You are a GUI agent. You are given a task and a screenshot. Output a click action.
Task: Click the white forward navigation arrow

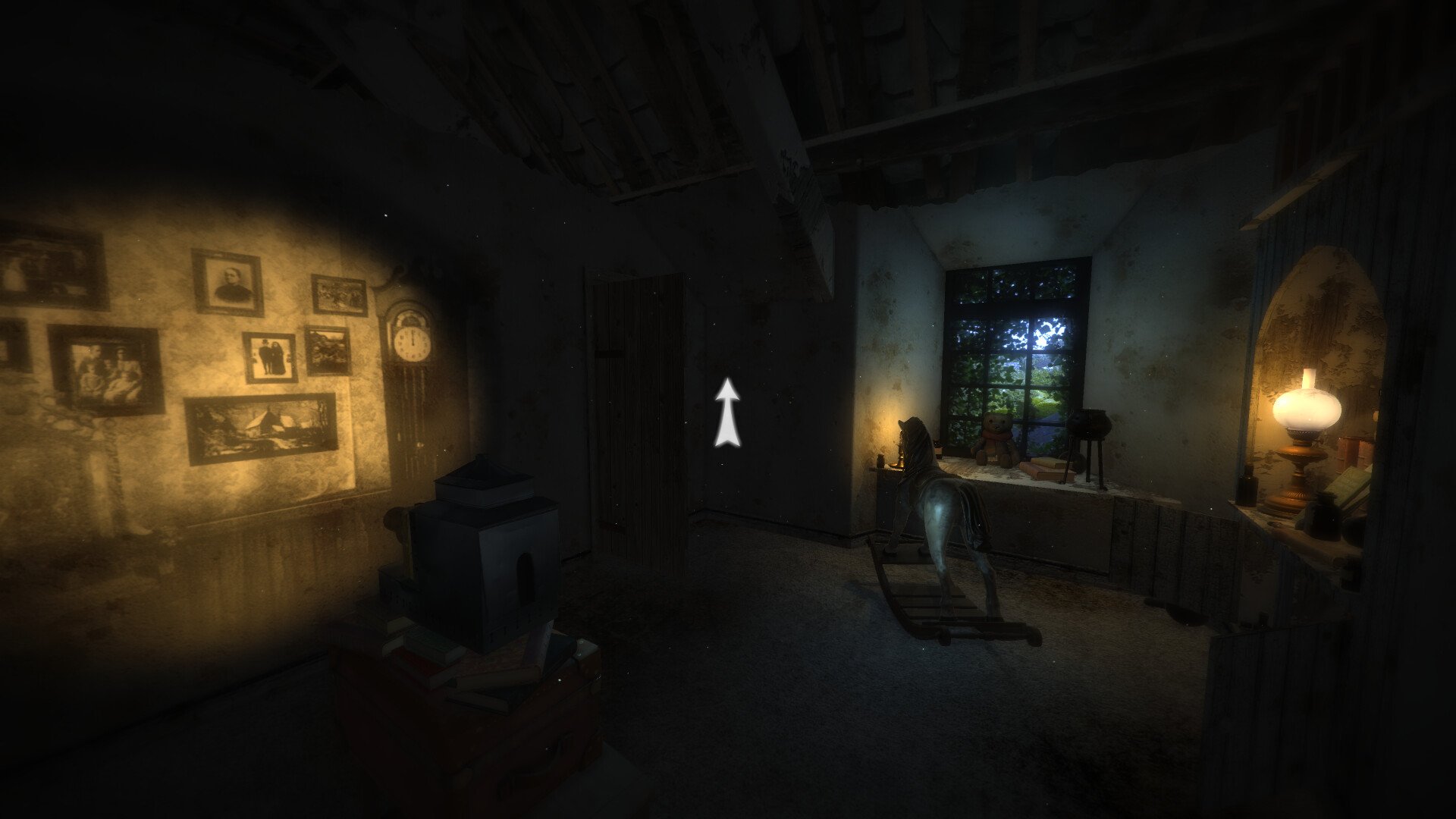(727, 413)
